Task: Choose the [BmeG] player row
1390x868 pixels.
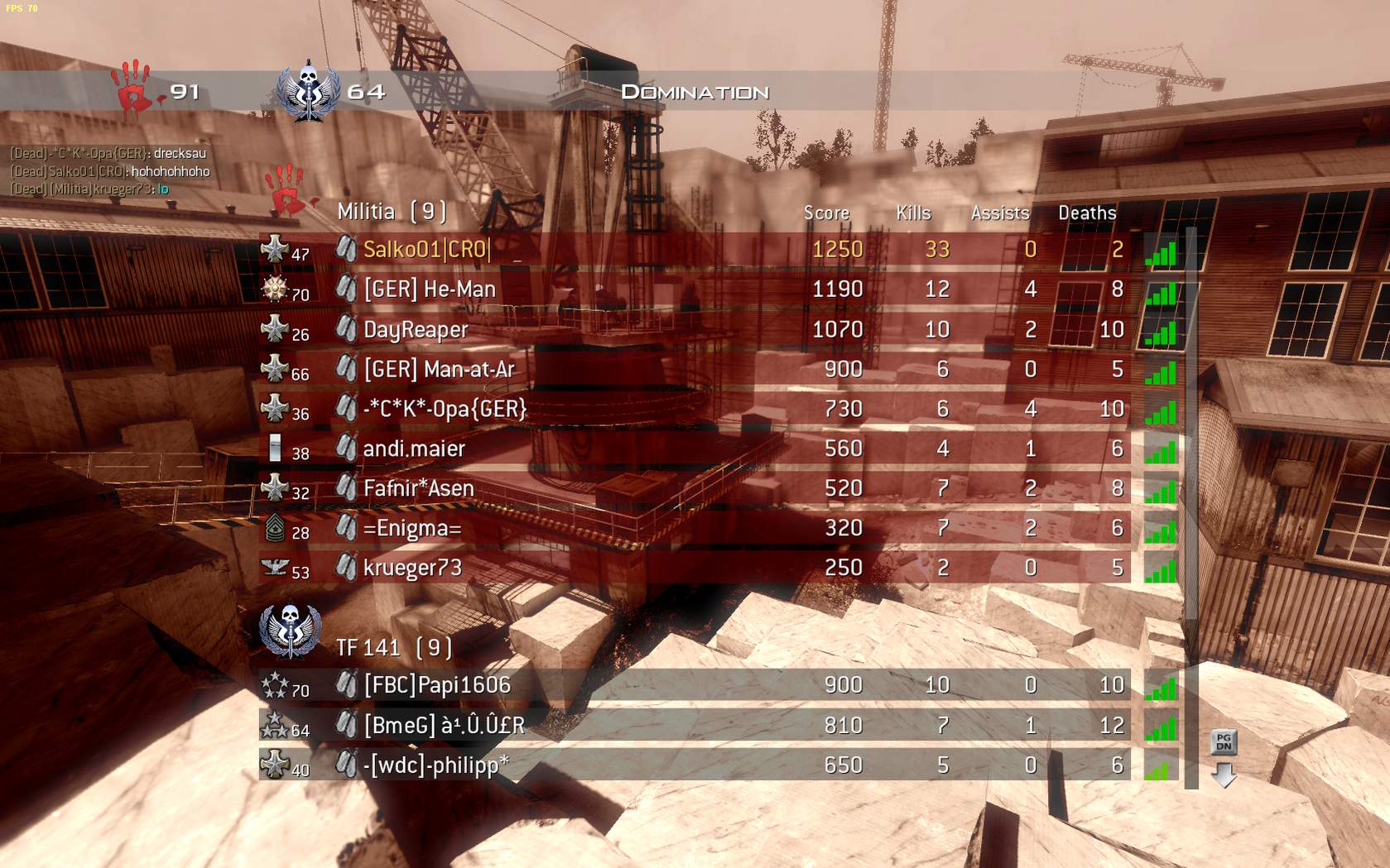Action: 444,725
